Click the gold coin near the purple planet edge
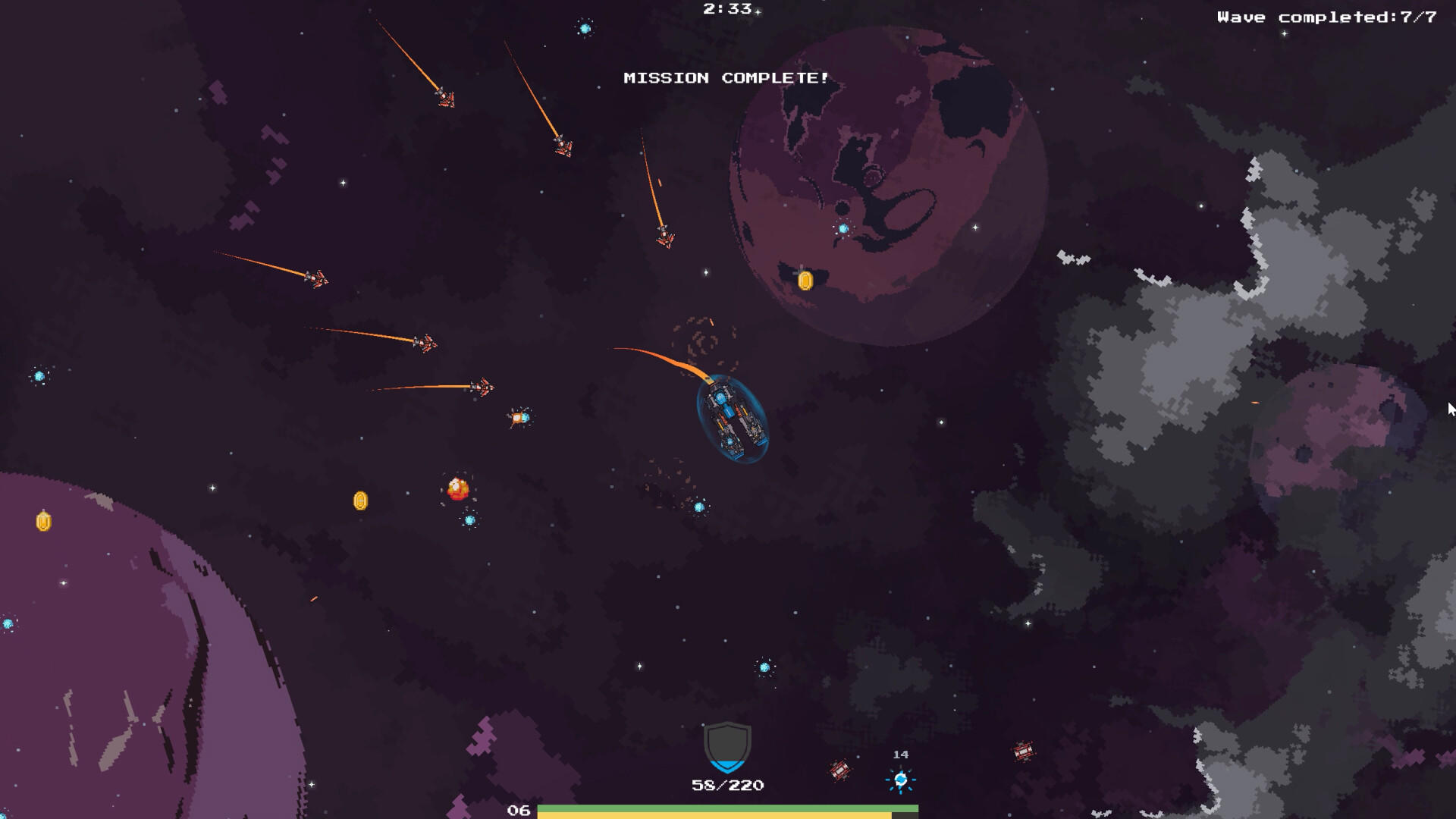This screenshot has height=819, width=1456. [42, 521]
